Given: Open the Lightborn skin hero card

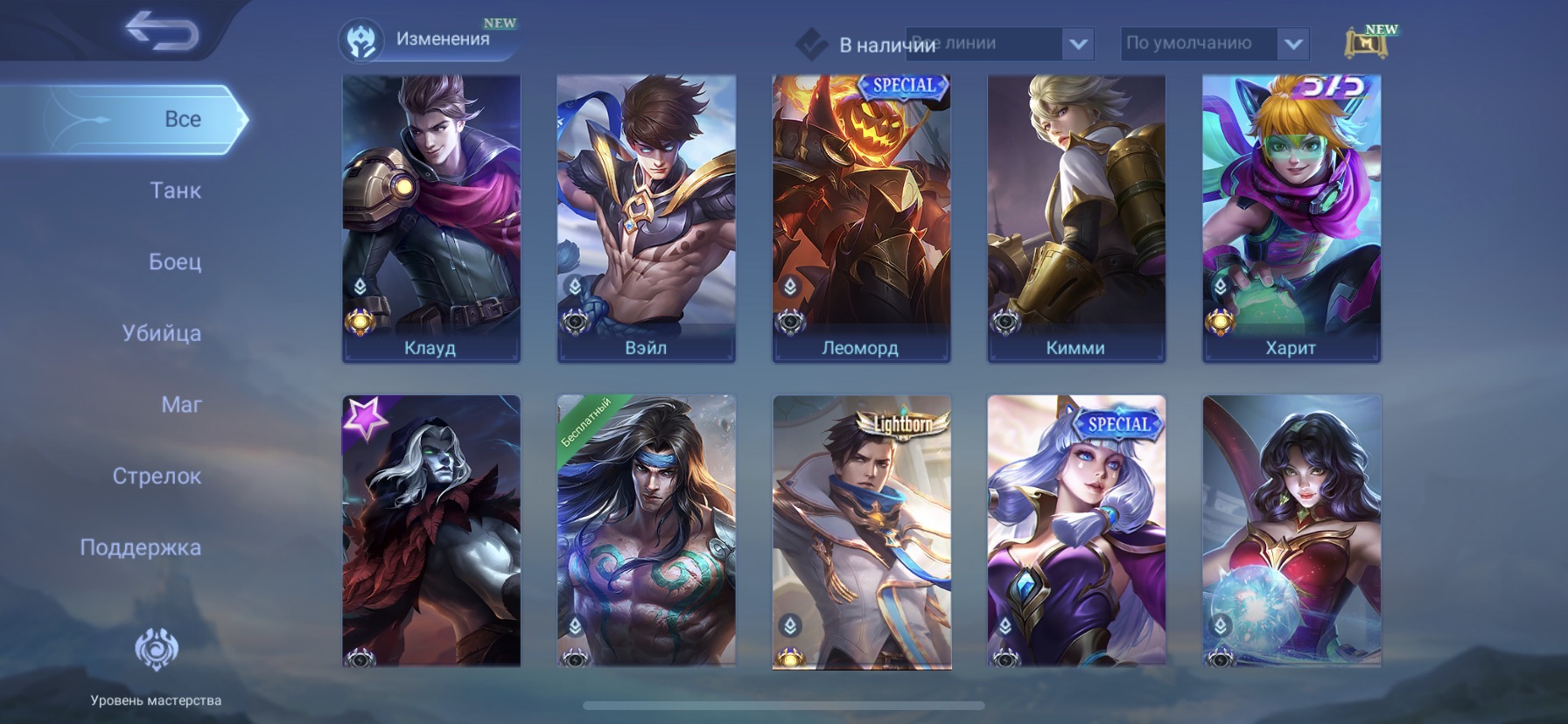Looking at the screenshot, I should click(x=862, y=532).
